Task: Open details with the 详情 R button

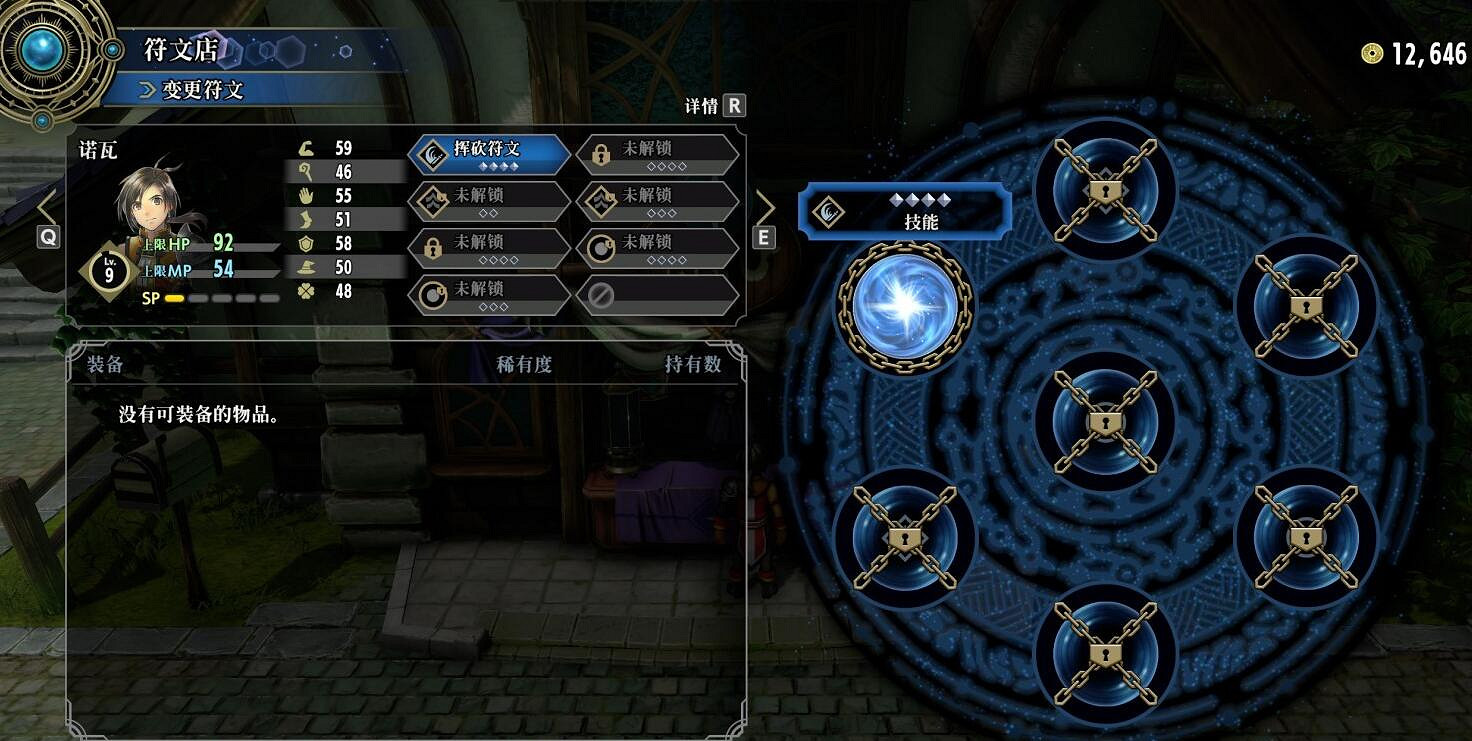Action: coord(711,105)
